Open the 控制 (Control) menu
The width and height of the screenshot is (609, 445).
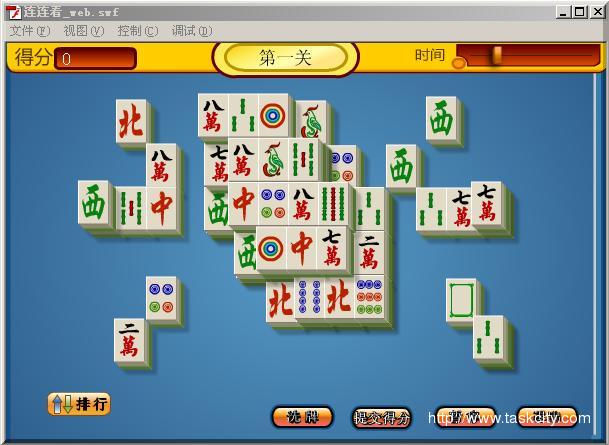pyautogui.click(x=137, y=31)
